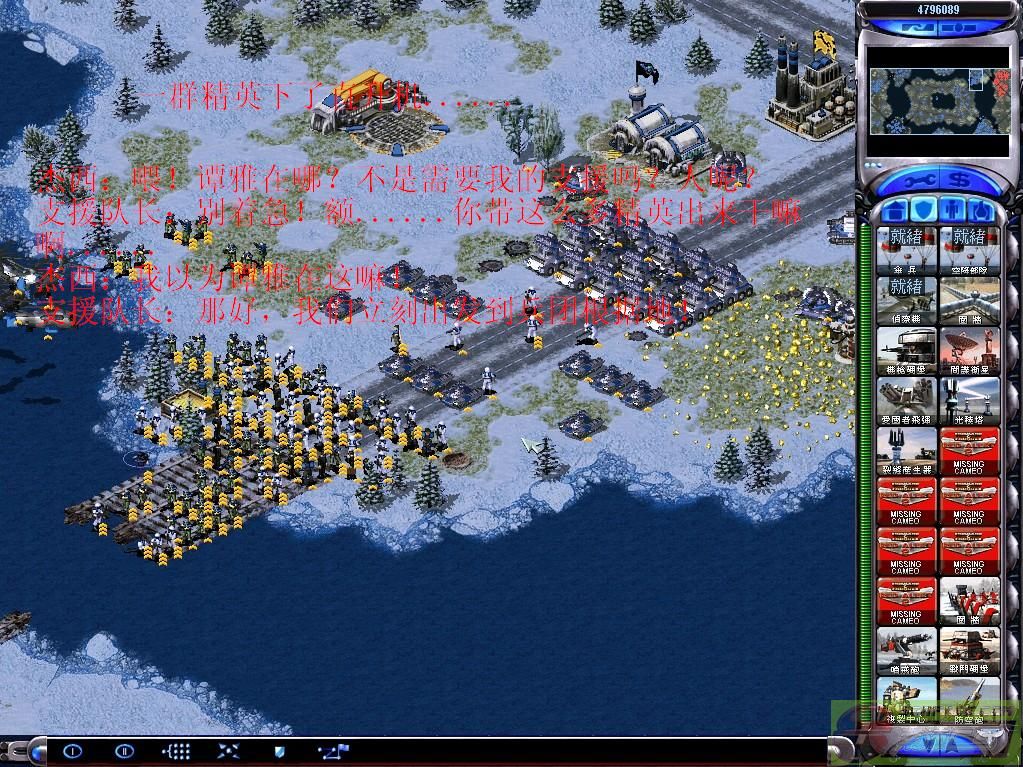The image size is (1023, 767).
Task: Click the waypoint flag command button
Action: pos(332,750)
